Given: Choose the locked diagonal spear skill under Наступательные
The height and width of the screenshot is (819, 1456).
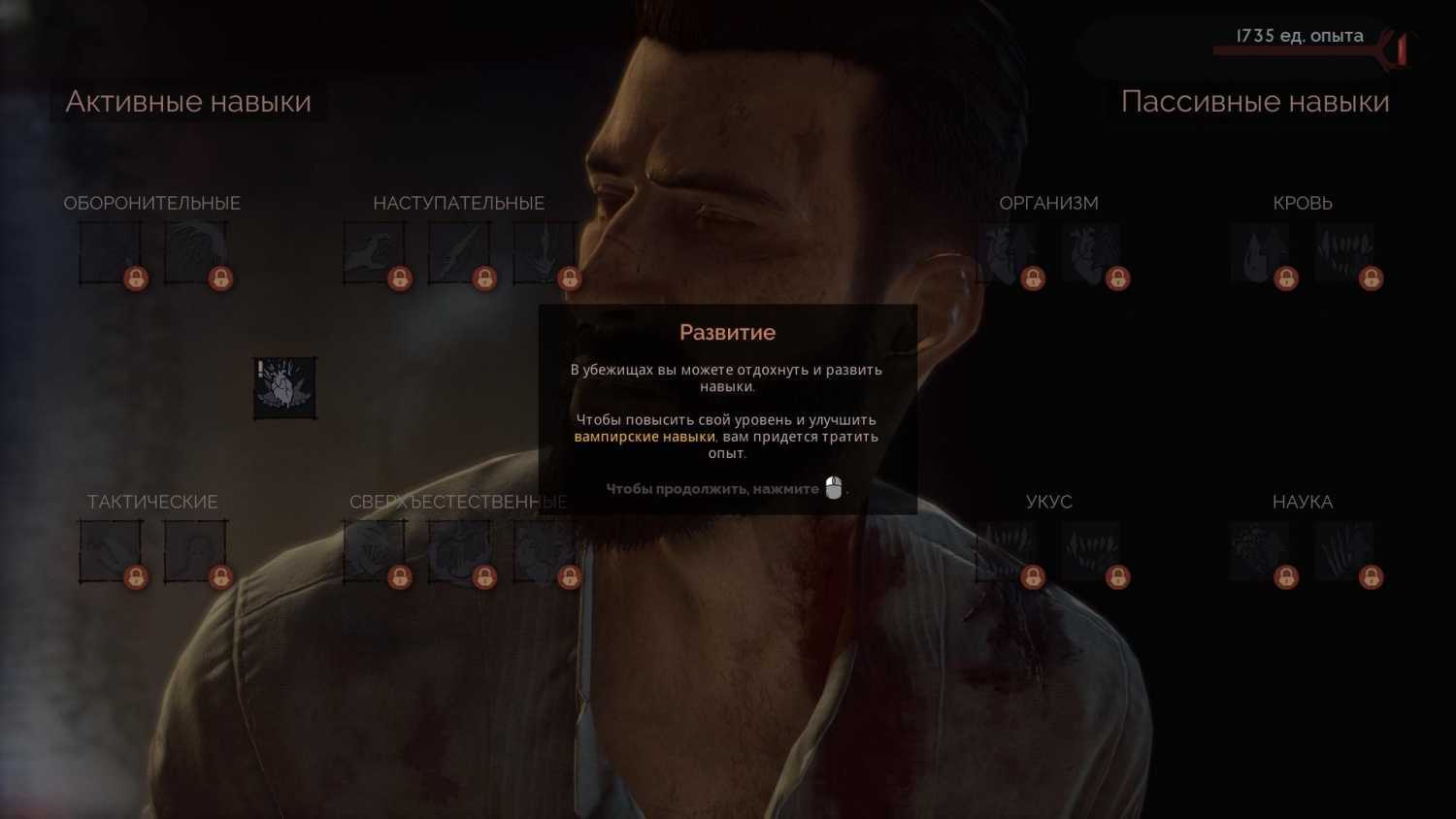Looking at the screenshot, I should point(459,253).
